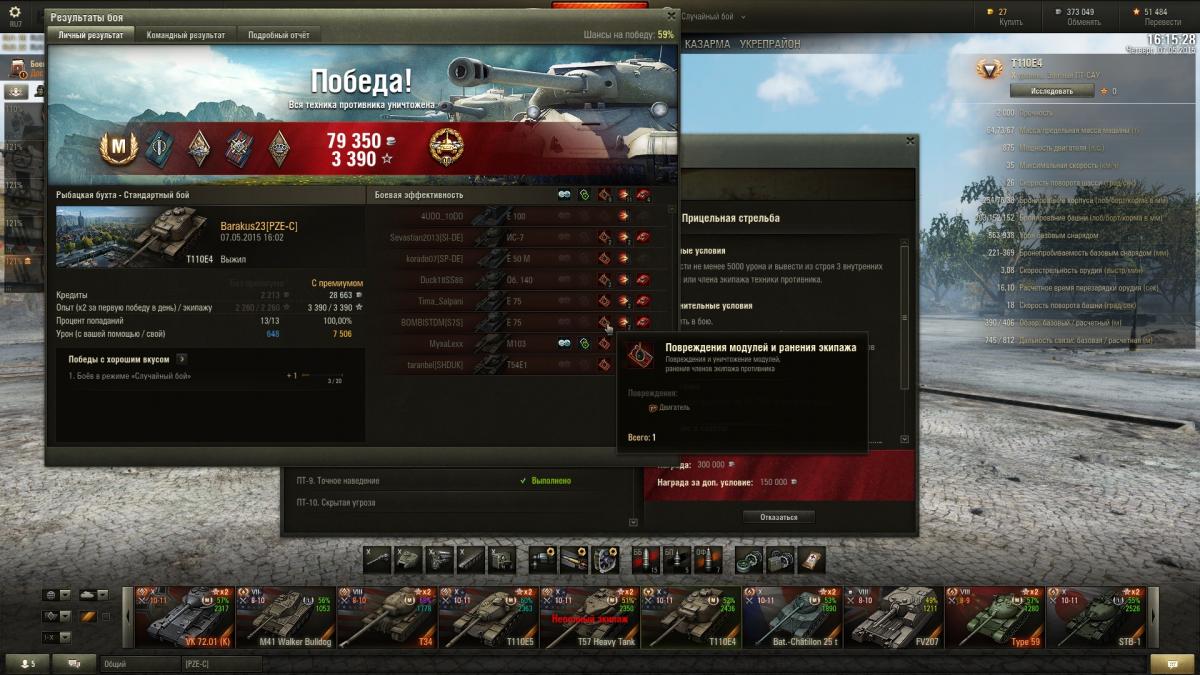Choose the Bat.-Châtillon 25 t tank
The image size is (1200, 675).
(x=792, y=617)
